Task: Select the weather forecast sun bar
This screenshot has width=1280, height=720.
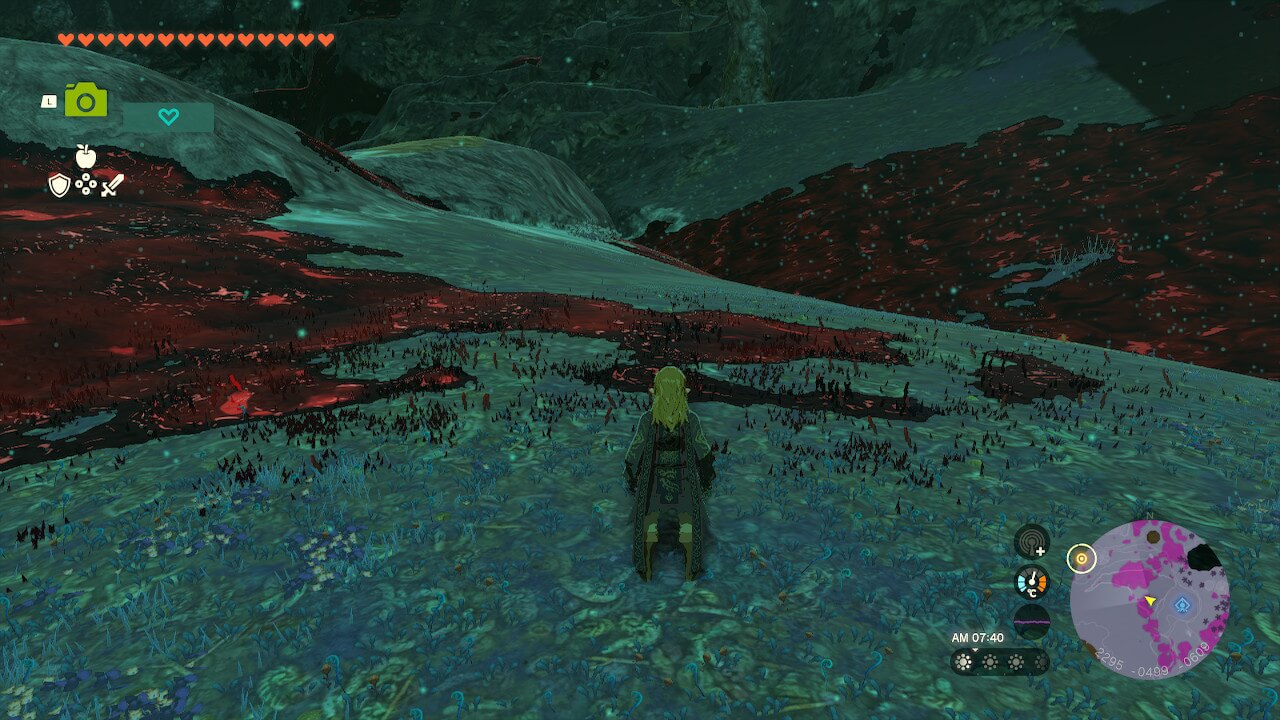Action: tap(999, 662)
